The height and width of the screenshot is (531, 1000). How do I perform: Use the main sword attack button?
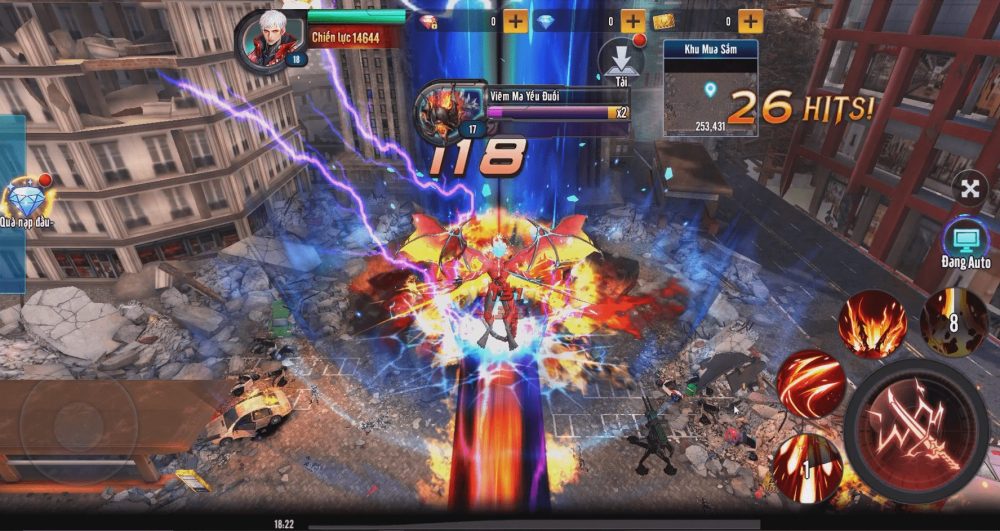(x=917, y=432)
